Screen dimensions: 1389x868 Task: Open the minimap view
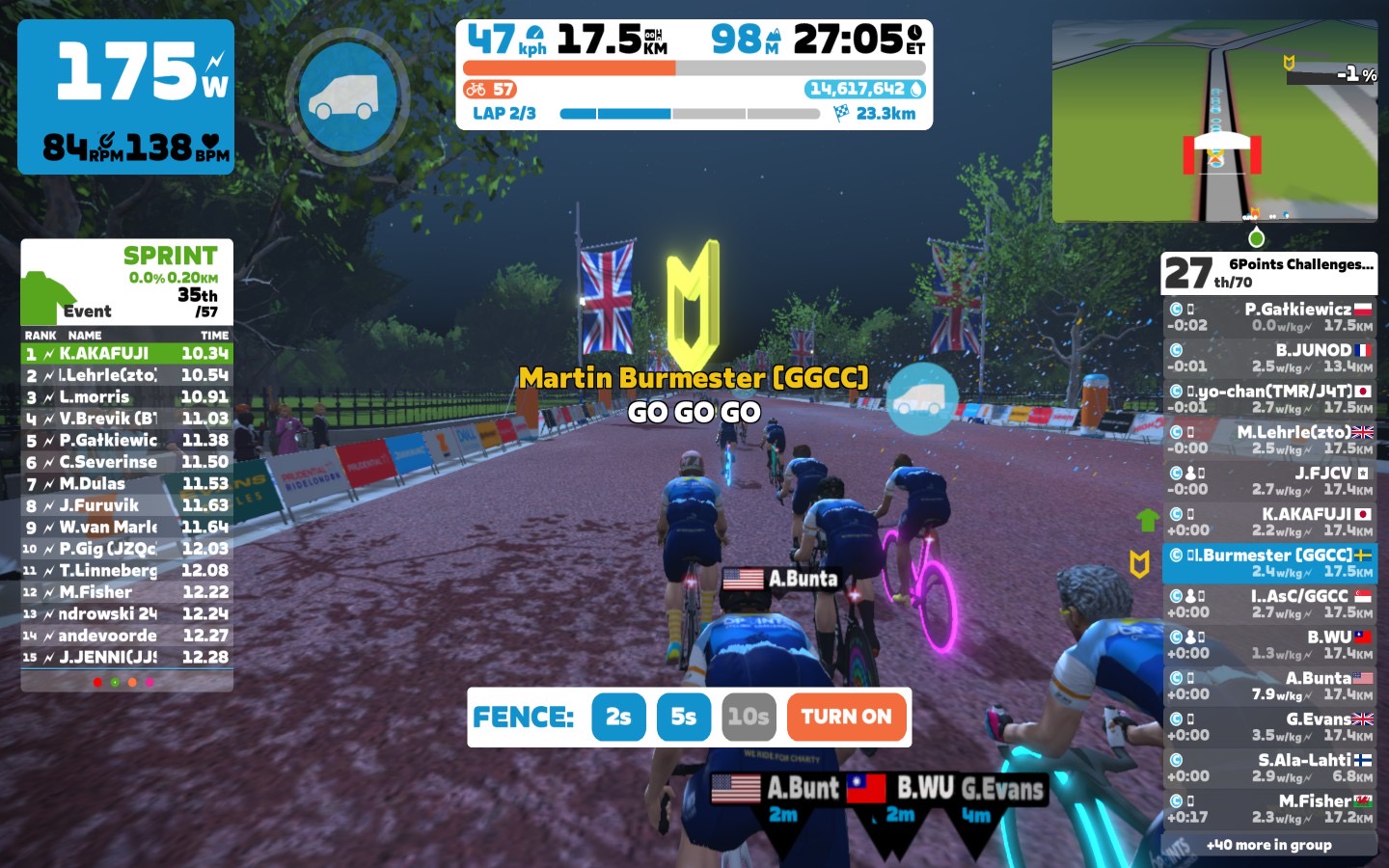coord(1214,122)
